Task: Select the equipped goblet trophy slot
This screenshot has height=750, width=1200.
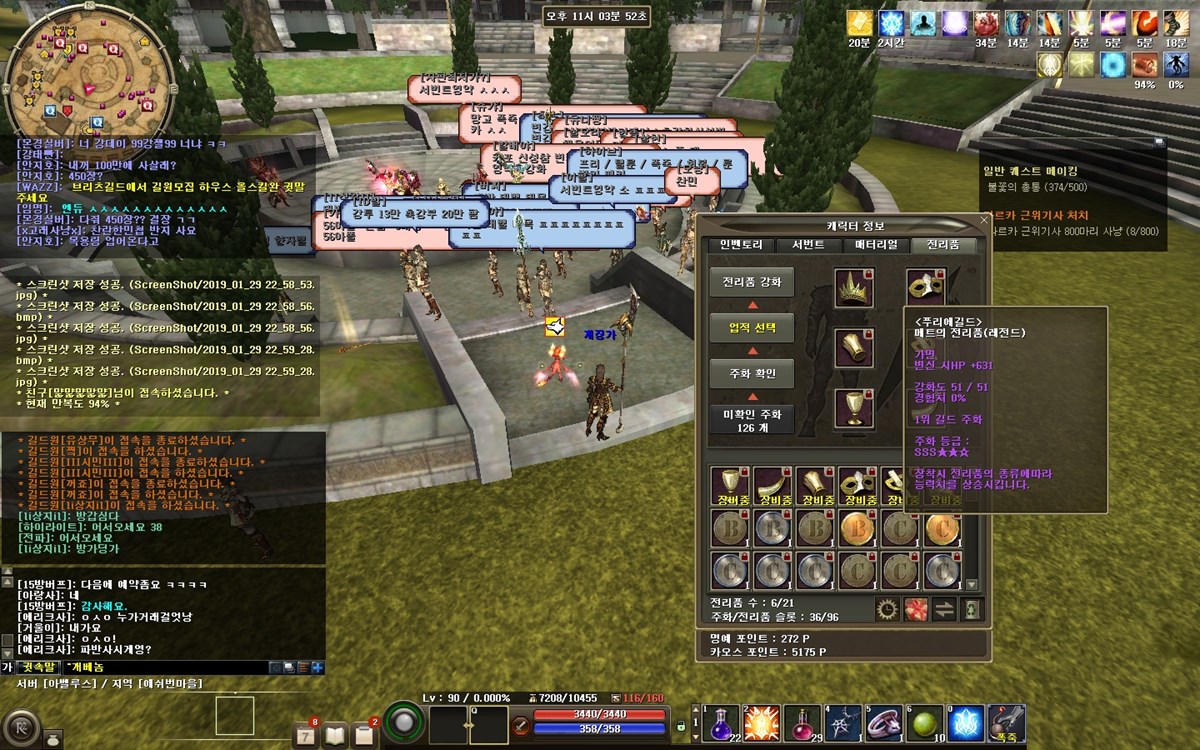Action: [854, 408]
